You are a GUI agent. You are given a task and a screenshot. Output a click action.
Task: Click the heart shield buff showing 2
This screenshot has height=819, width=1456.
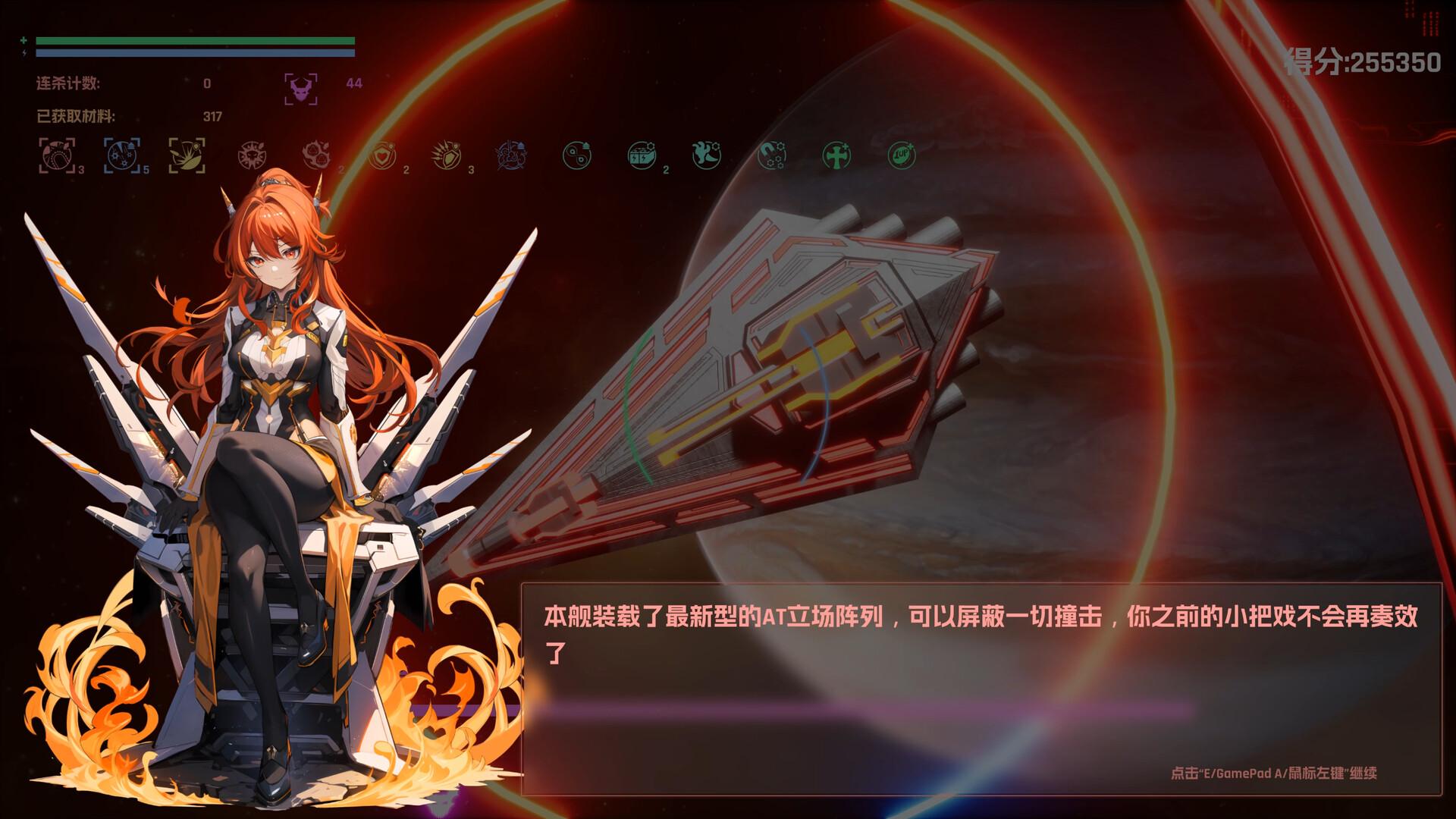click(x=382, y=155)
